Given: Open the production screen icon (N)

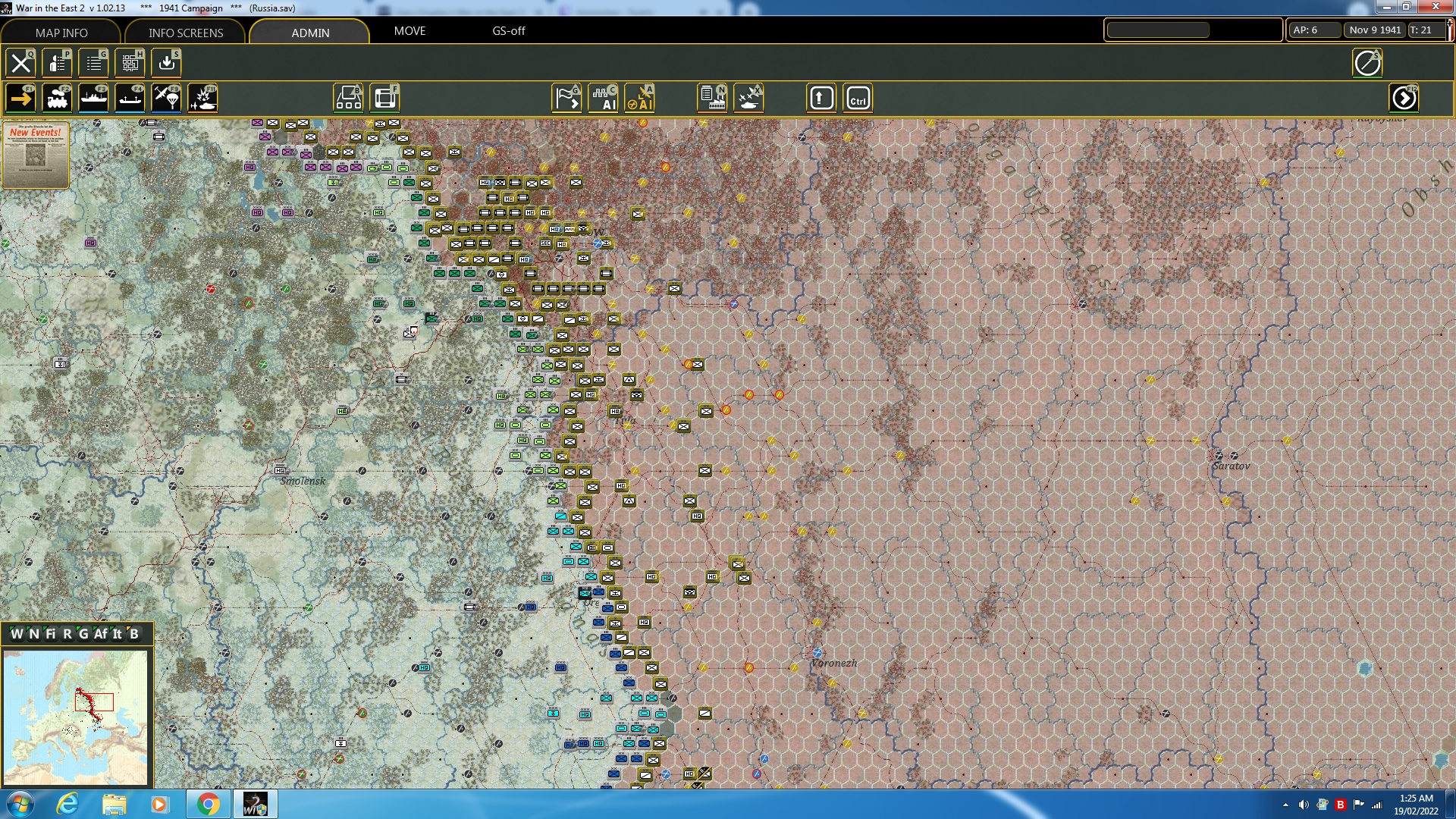Looking at the screenshot, I should [711, 98].
